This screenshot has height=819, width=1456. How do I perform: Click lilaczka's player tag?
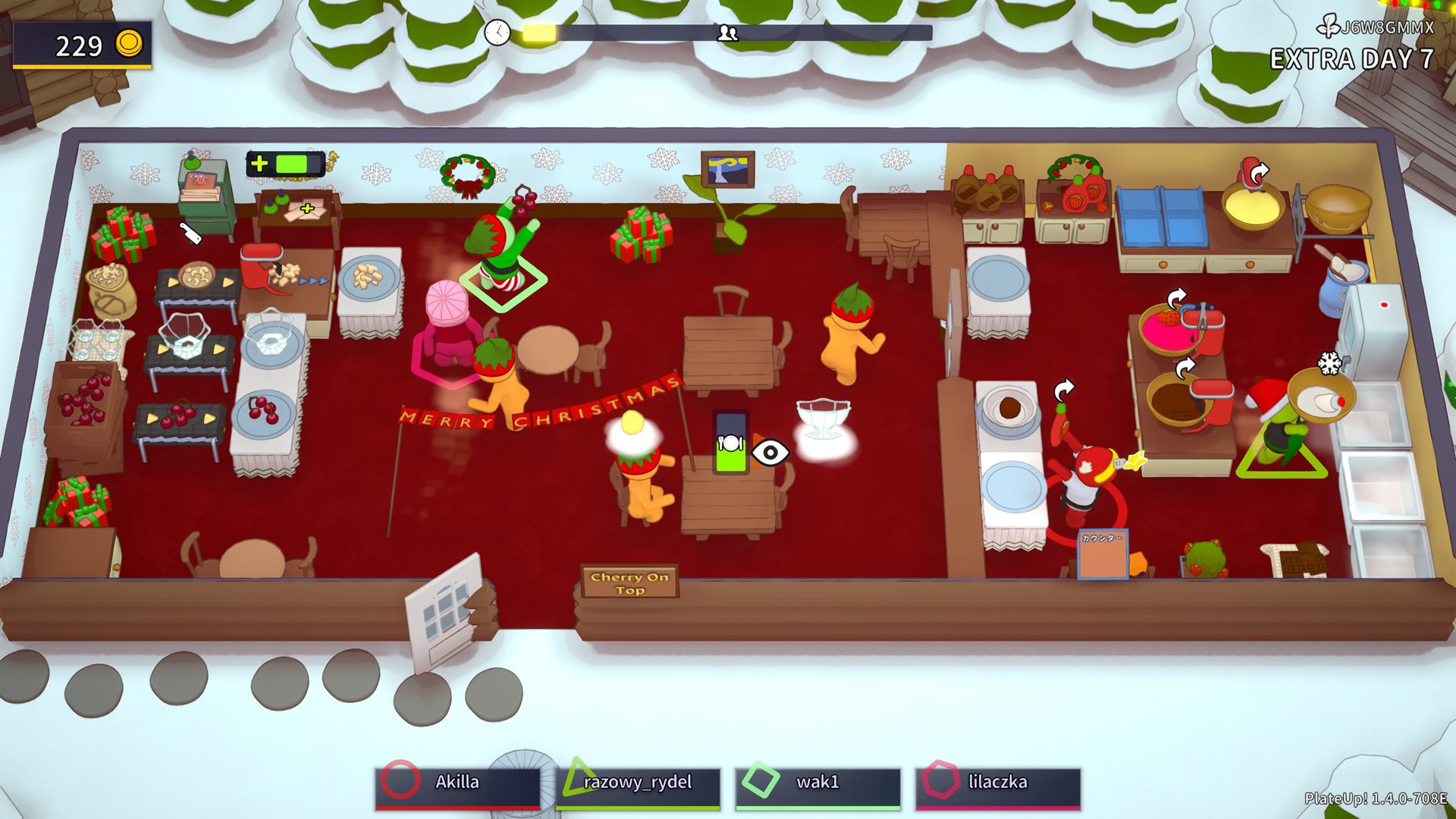(997, 783)
